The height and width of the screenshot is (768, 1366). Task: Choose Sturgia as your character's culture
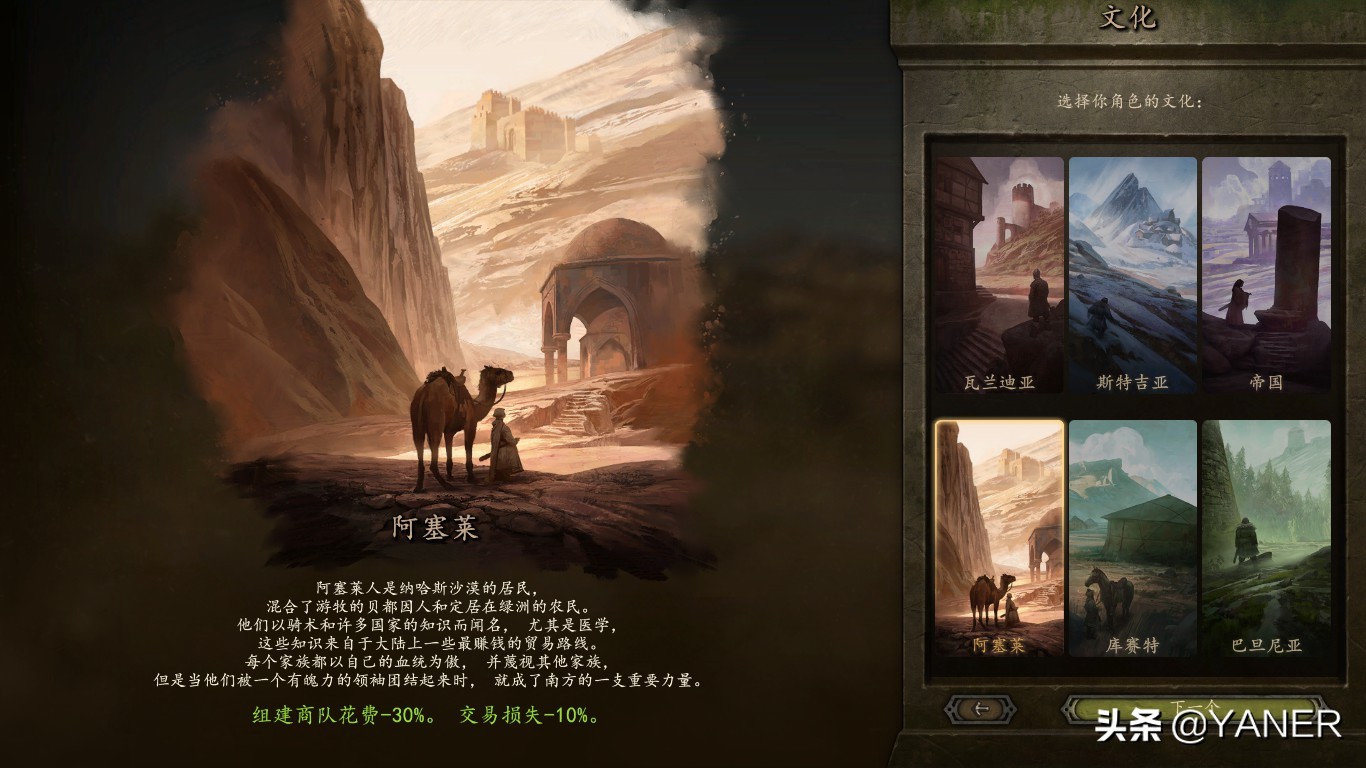point(1131,275)
